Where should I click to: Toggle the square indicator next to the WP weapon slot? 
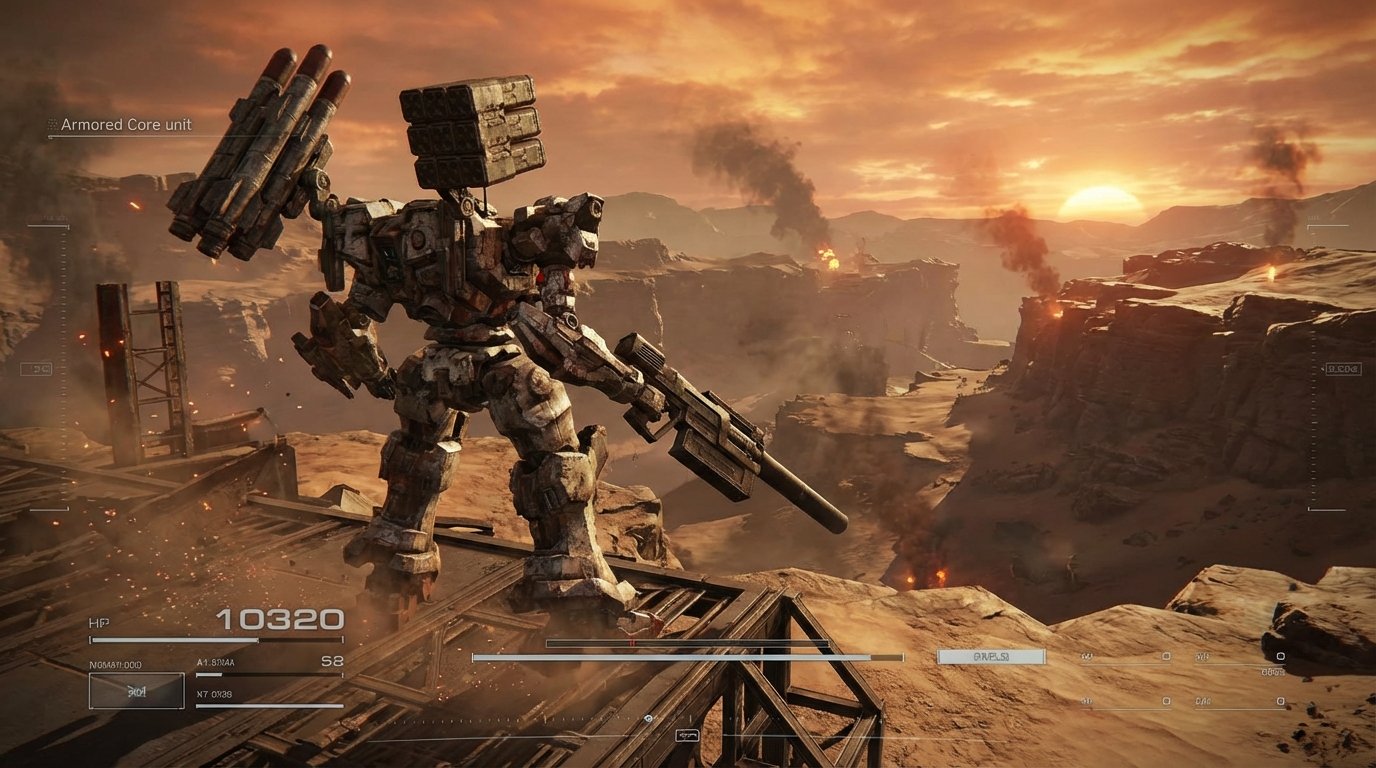click(1167, 655)
